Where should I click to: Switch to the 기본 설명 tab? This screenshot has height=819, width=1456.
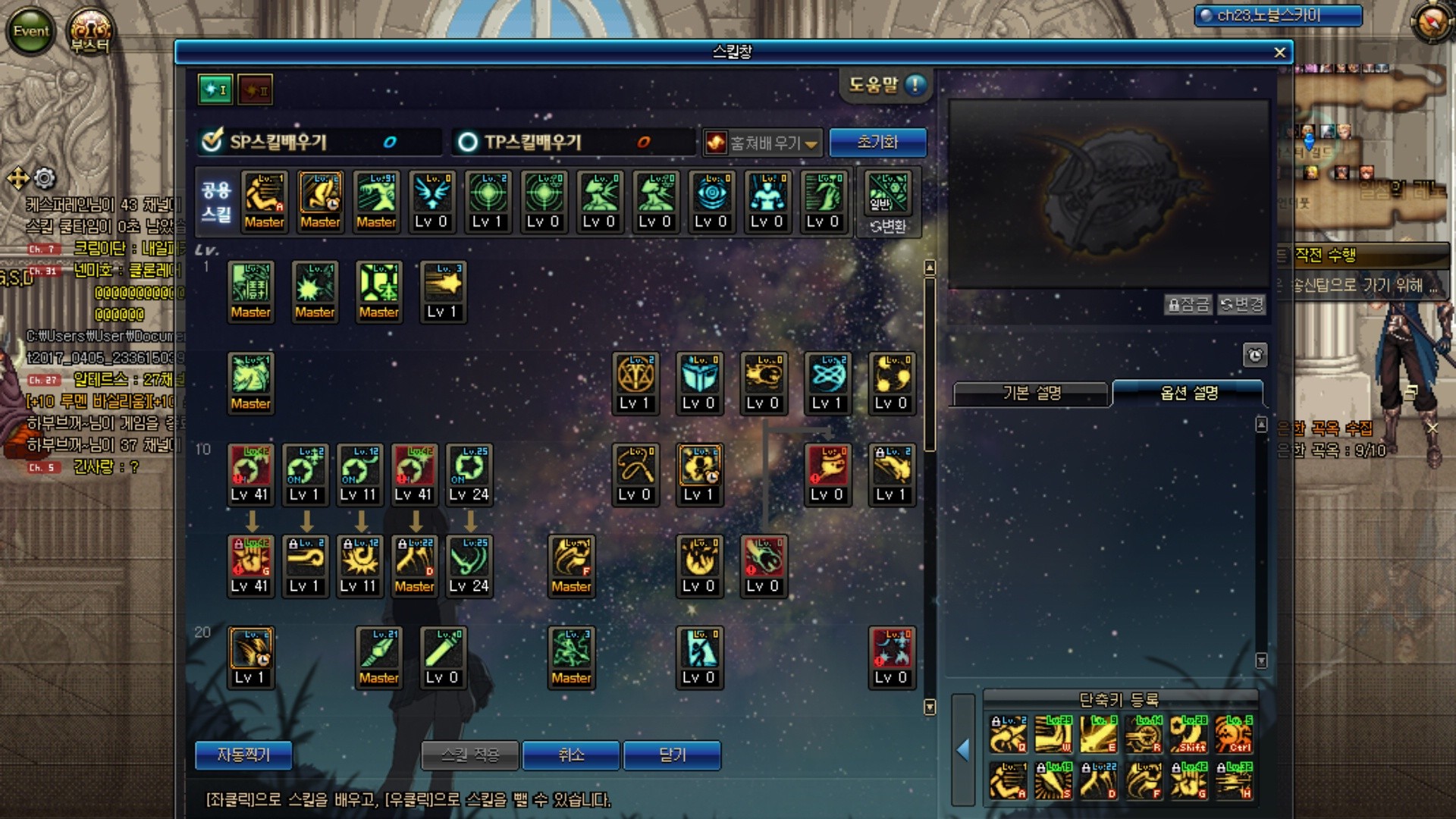click(1031, 393)
